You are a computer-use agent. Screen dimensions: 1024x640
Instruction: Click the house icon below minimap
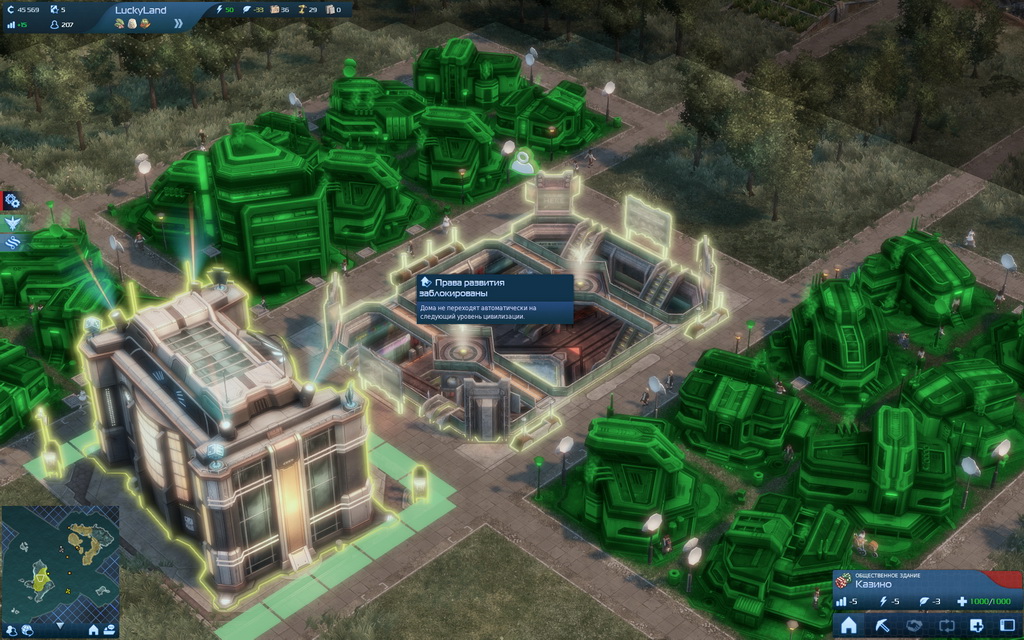point(94,630)
